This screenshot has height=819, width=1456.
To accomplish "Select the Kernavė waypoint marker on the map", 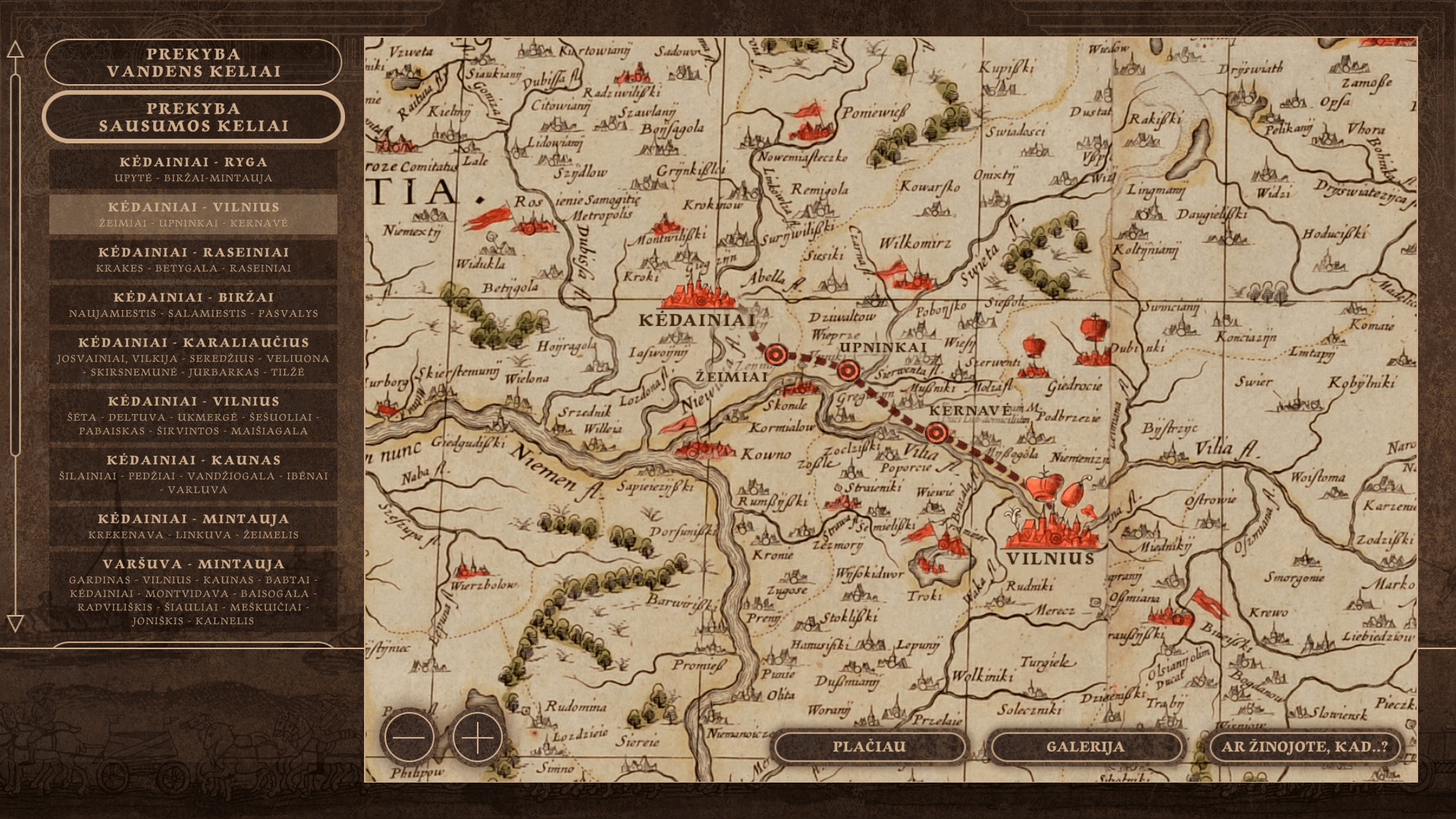I will coord(937,433).
